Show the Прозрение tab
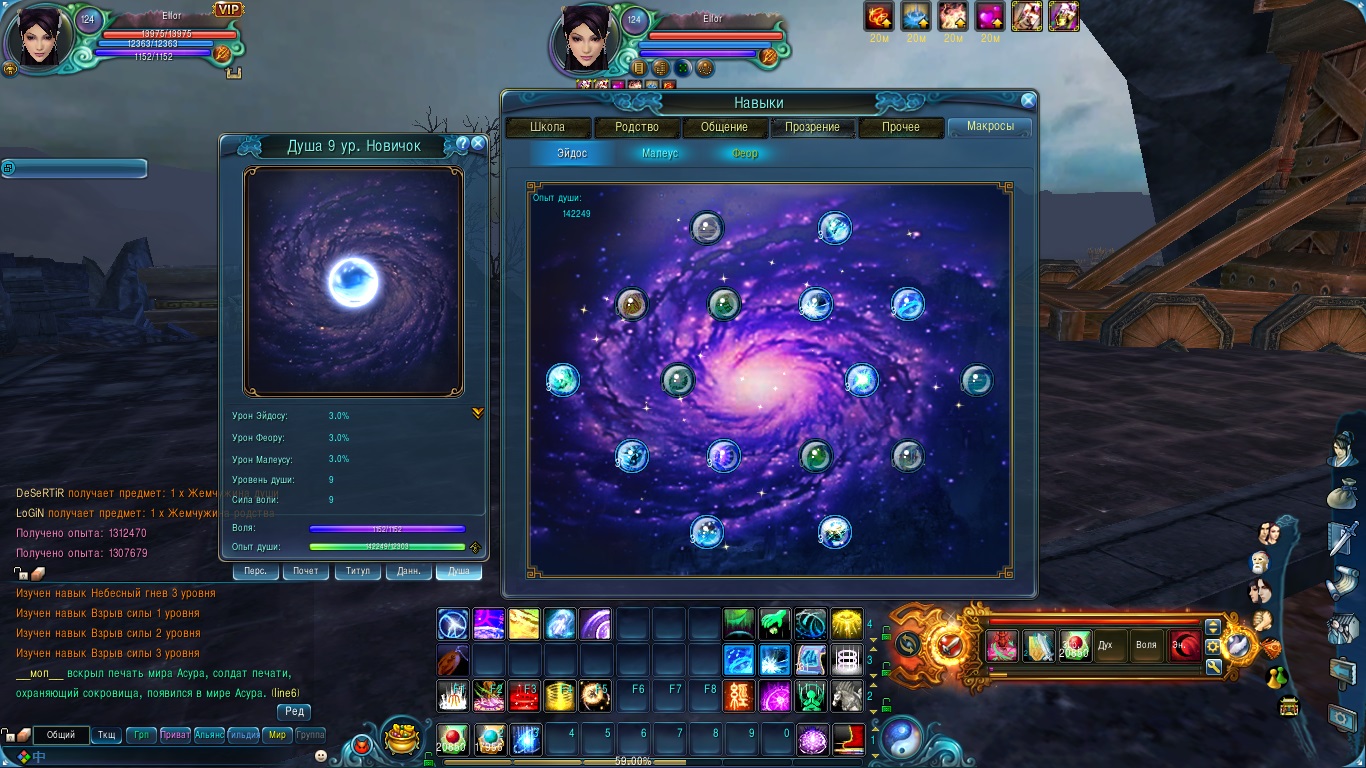The height and width of the screenshot is (768, 1366). pos(812,128)
